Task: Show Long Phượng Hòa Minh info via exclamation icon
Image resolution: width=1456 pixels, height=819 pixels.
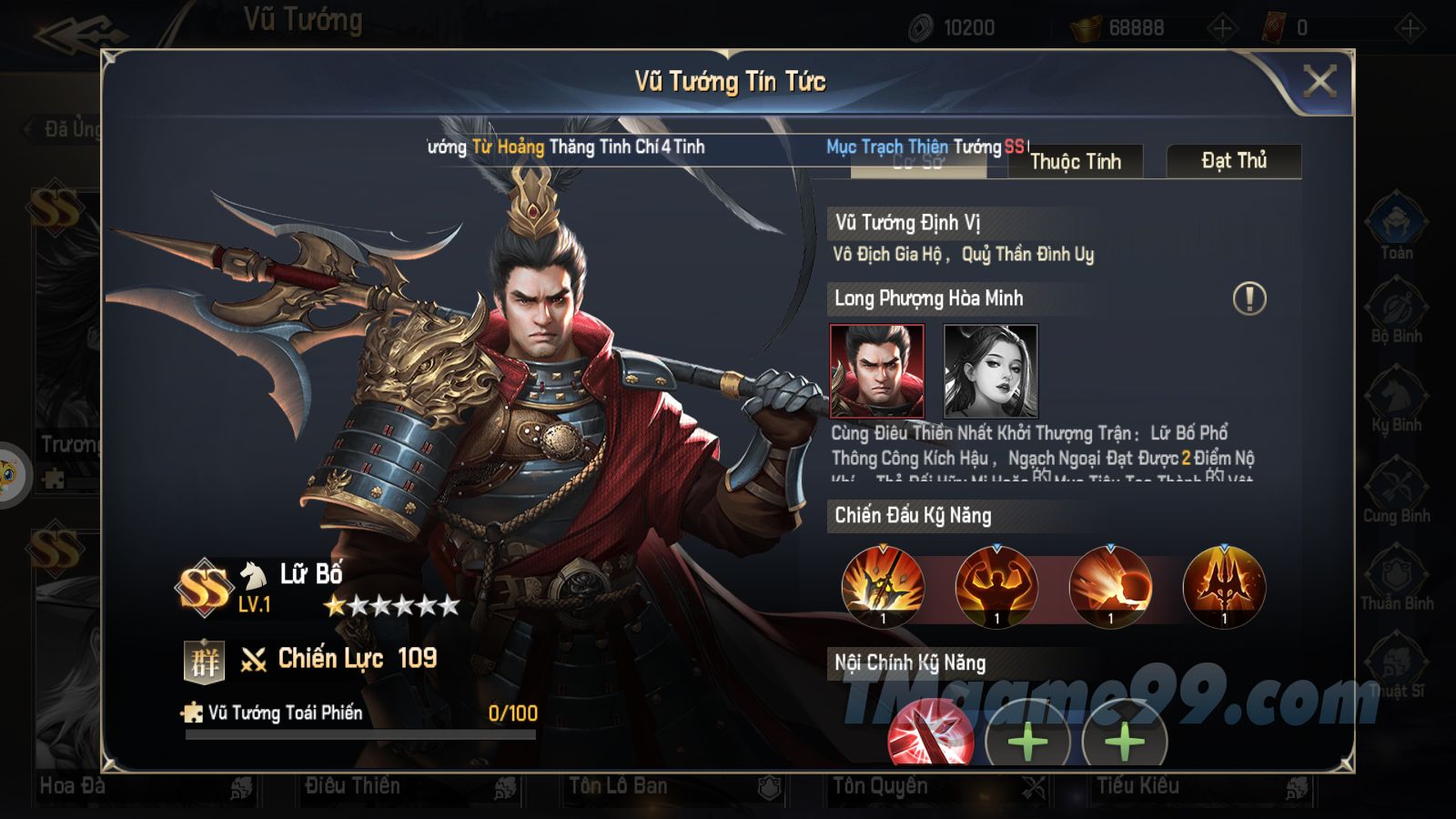Action: coord(1249,298)
